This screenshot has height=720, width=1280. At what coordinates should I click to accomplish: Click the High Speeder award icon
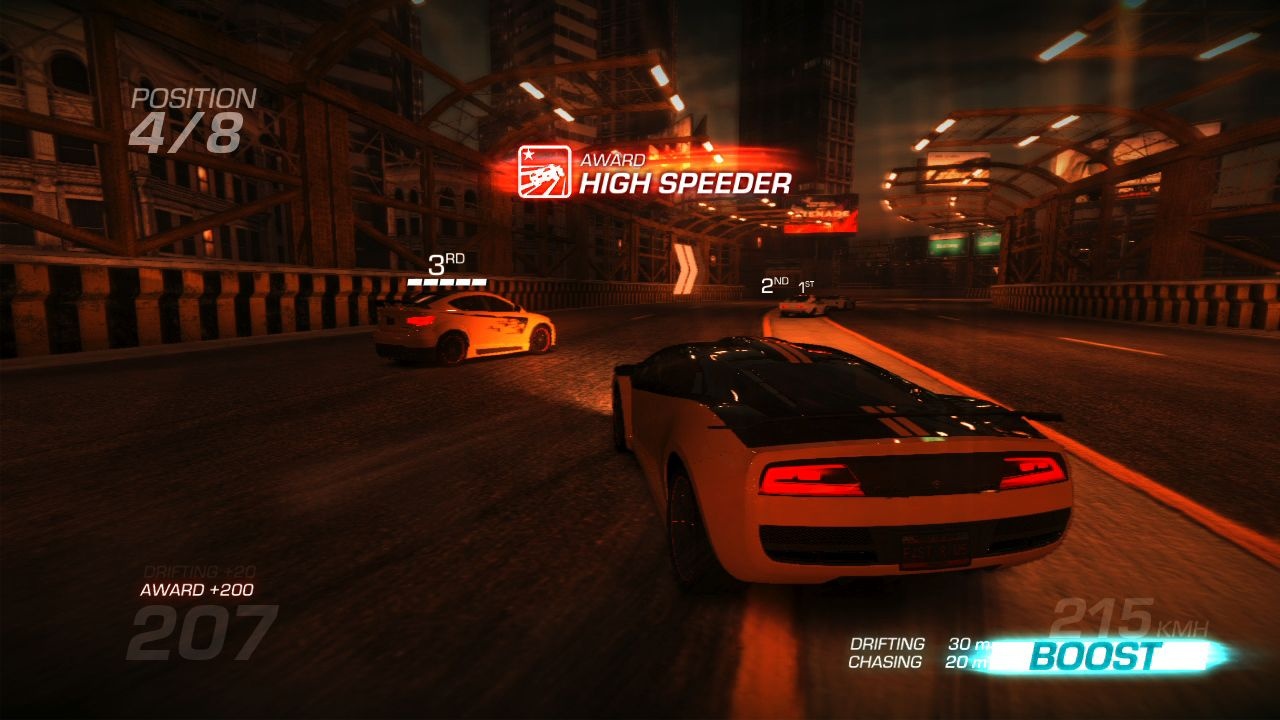click(x=544, y=172)
